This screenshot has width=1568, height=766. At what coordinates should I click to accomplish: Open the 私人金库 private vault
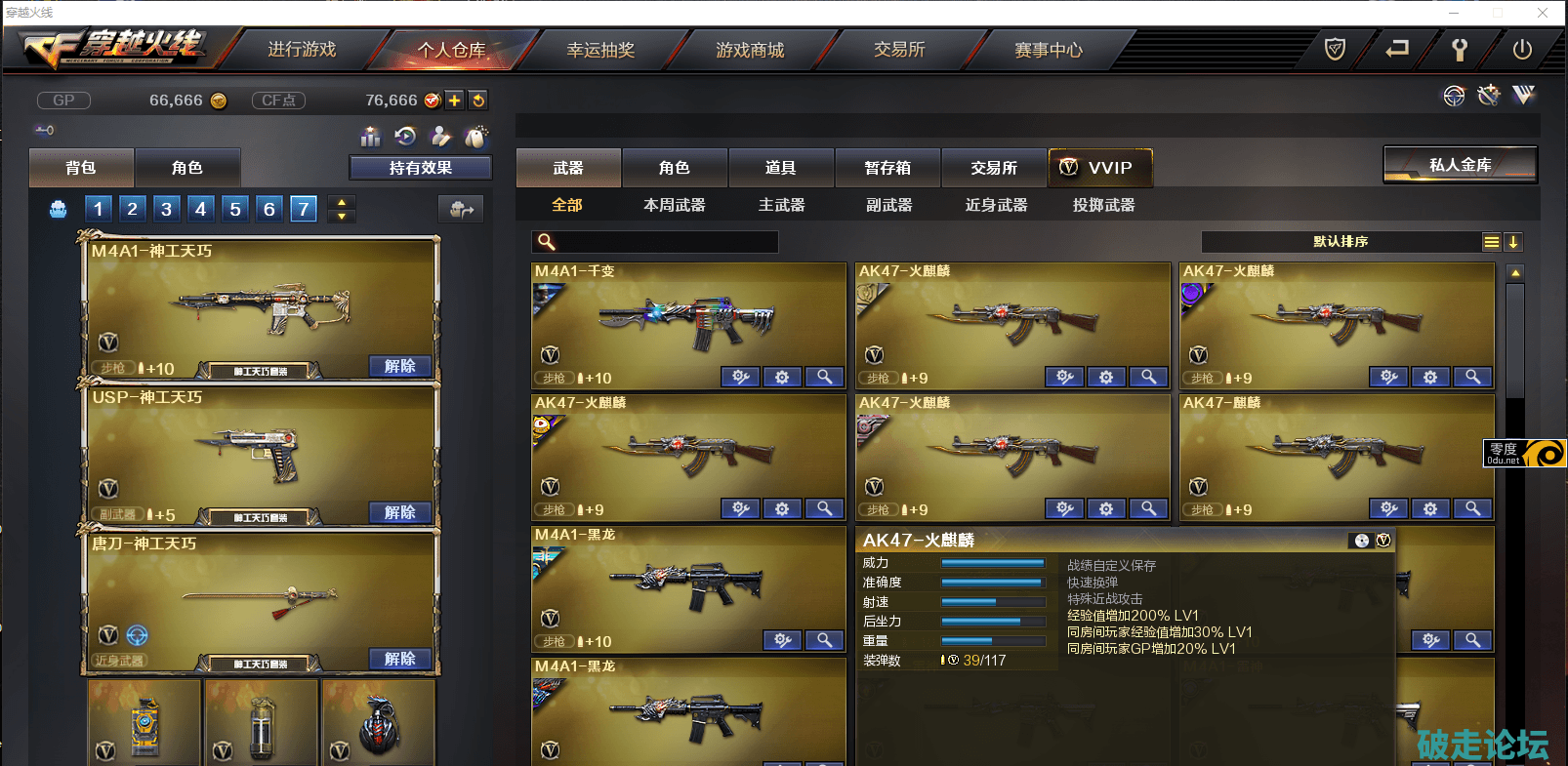(x=1460, y=165)
